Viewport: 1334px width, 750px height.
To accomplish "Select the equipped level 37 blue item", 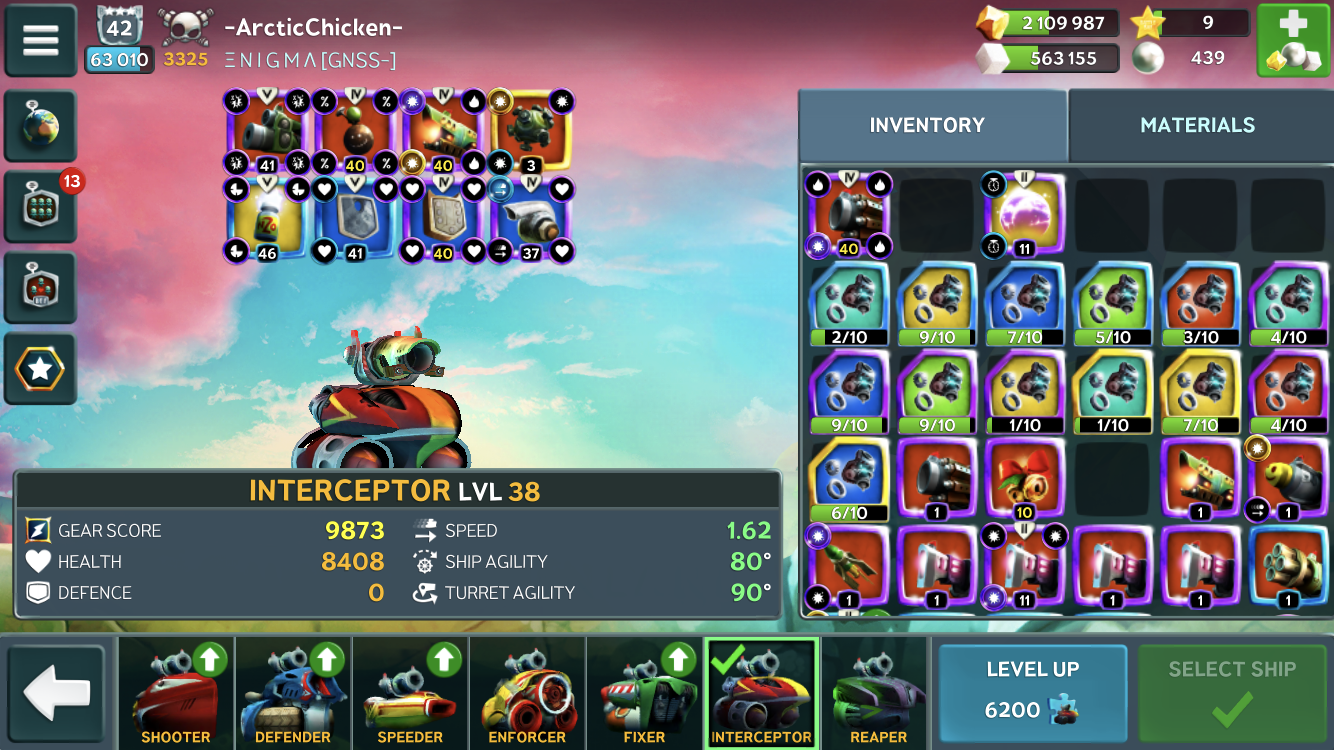I will pos(531,220).
